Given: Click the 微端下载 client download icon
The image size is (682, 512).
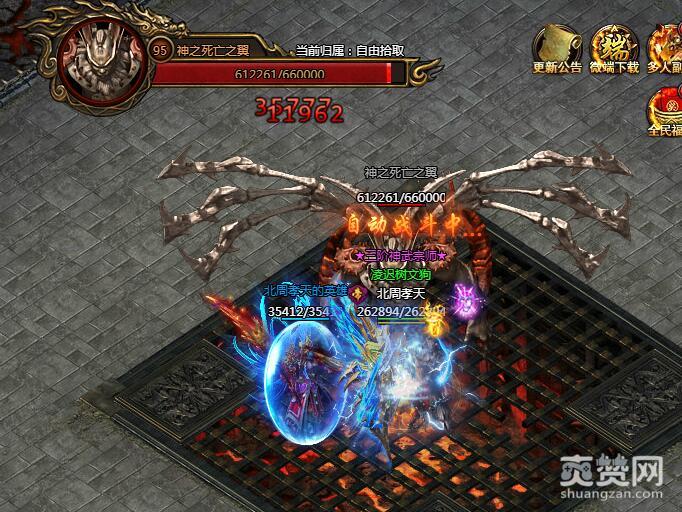Looking at the screenshot, I should coord(613,46).
